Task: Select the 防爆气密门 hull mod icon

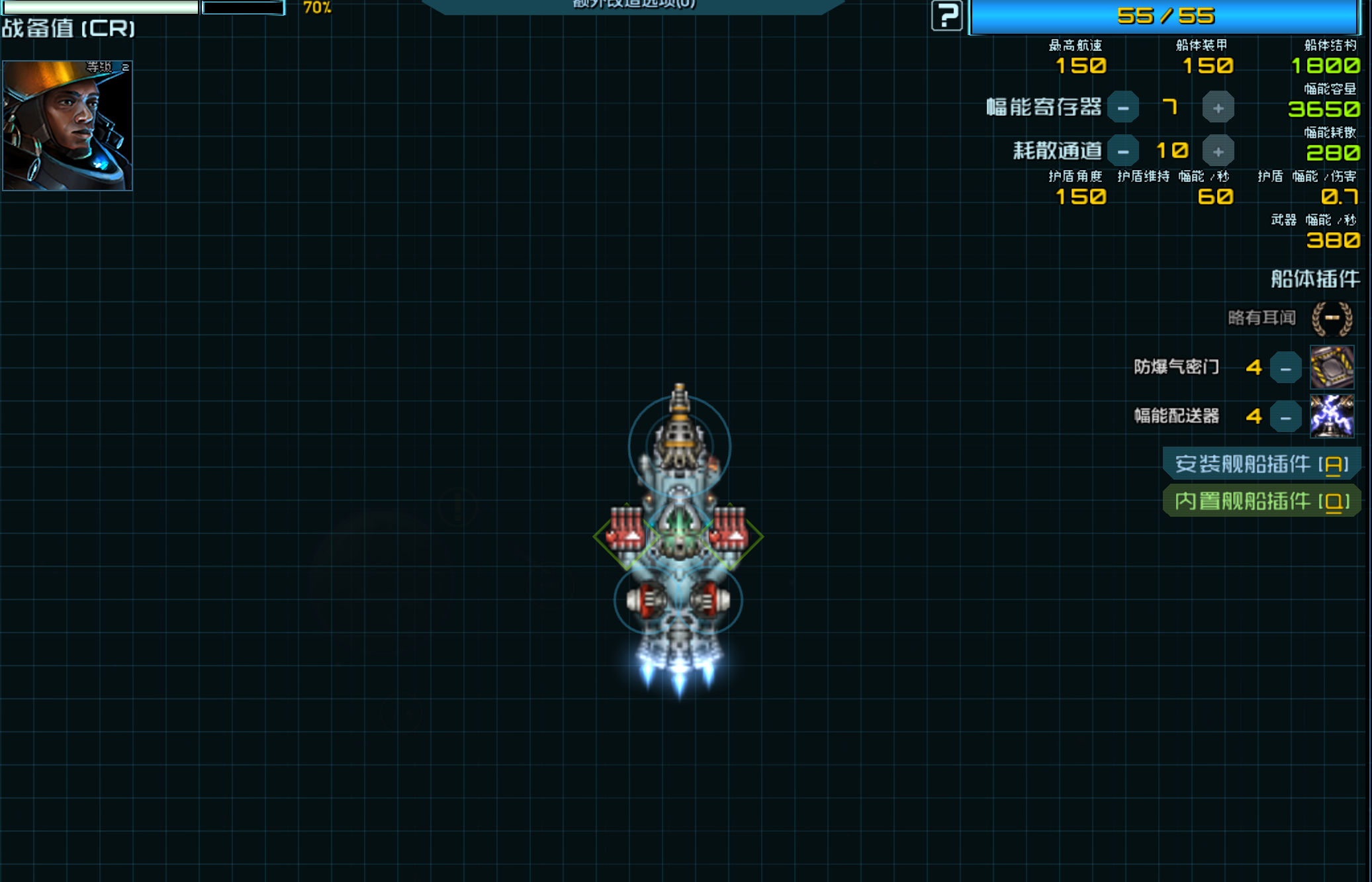Action: [x=1332, y=367]
